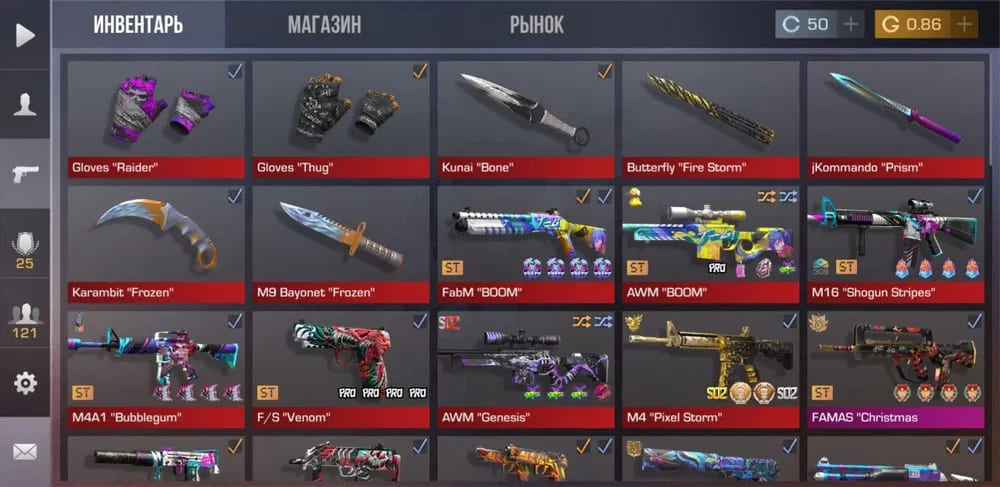Screen dimensions: 1000x487
Task: Select the AWM "Genesis" sniper rifle
Action: (525, 368)
